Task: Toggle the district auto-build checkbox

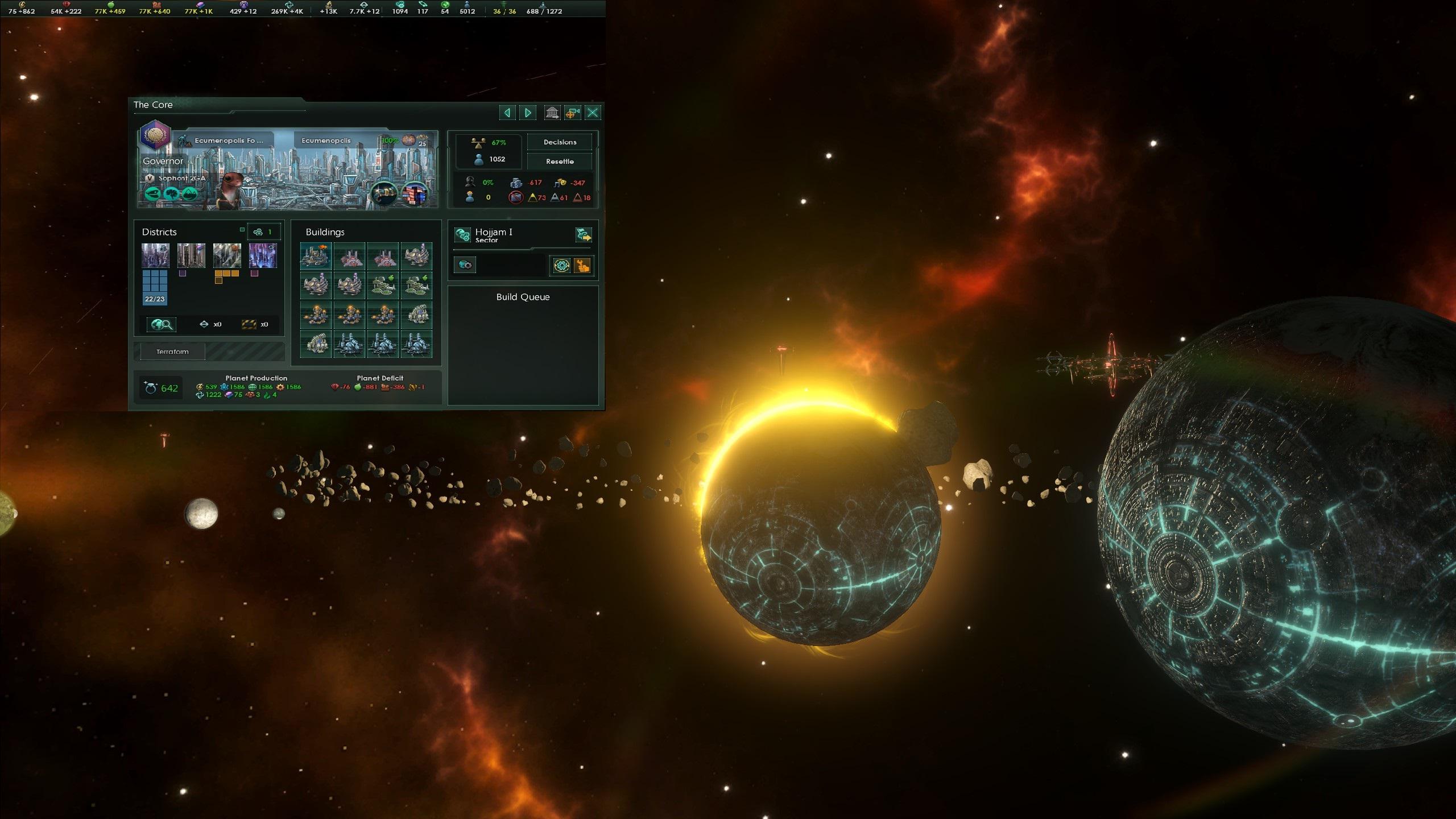Action: click(242, 230)
